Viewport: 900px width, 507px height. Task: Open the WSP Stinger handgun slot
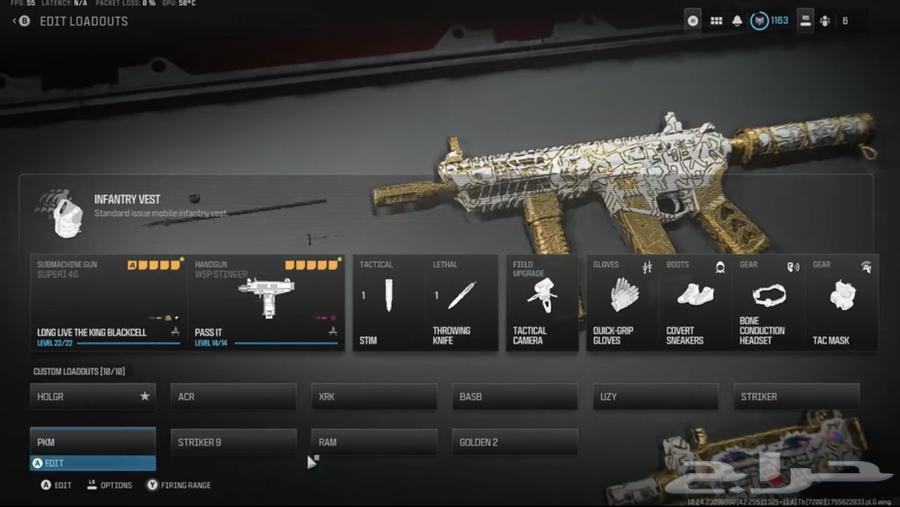tap(265, 302)
